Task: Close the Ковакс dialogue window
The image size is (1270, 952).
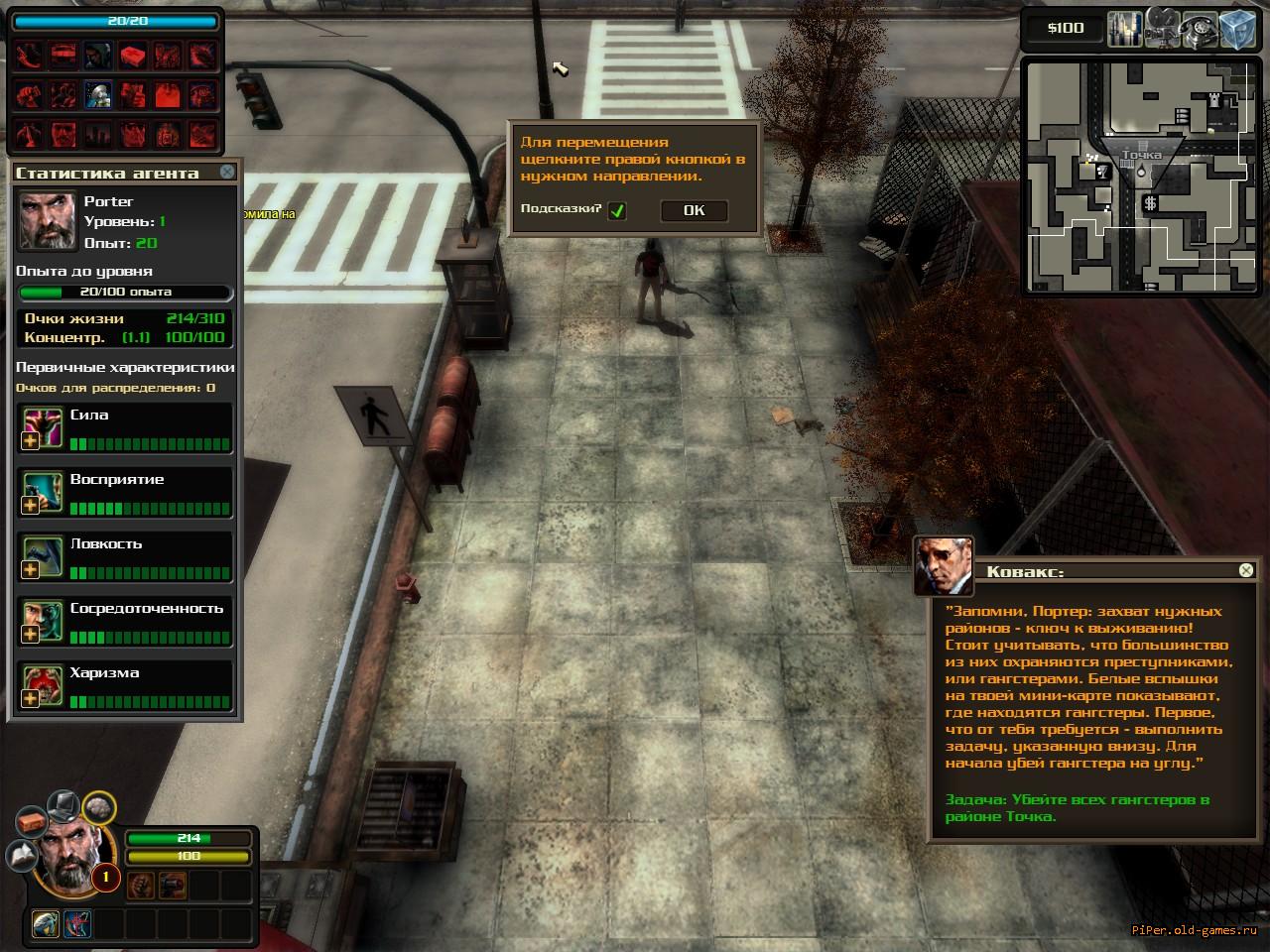Action: coord(1246,570)
